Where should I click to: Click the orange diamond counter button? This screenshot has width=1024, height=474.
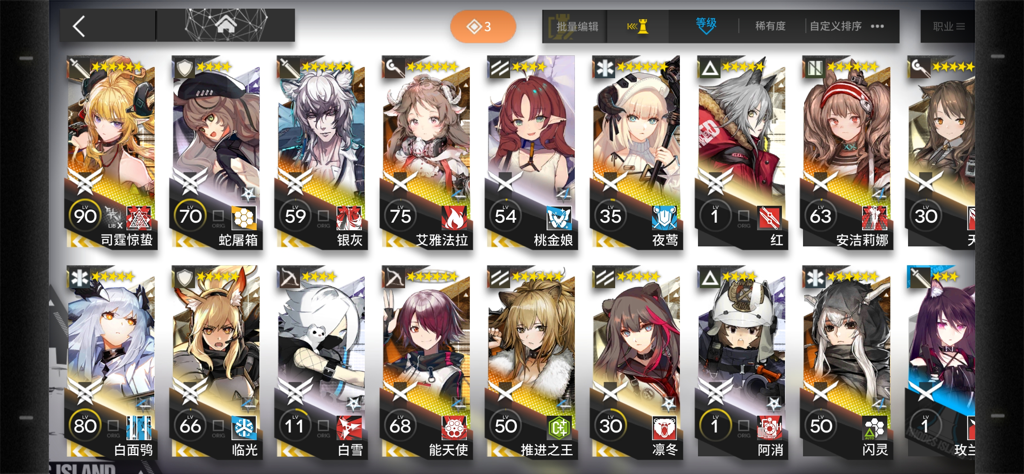[x=482, y=26]
